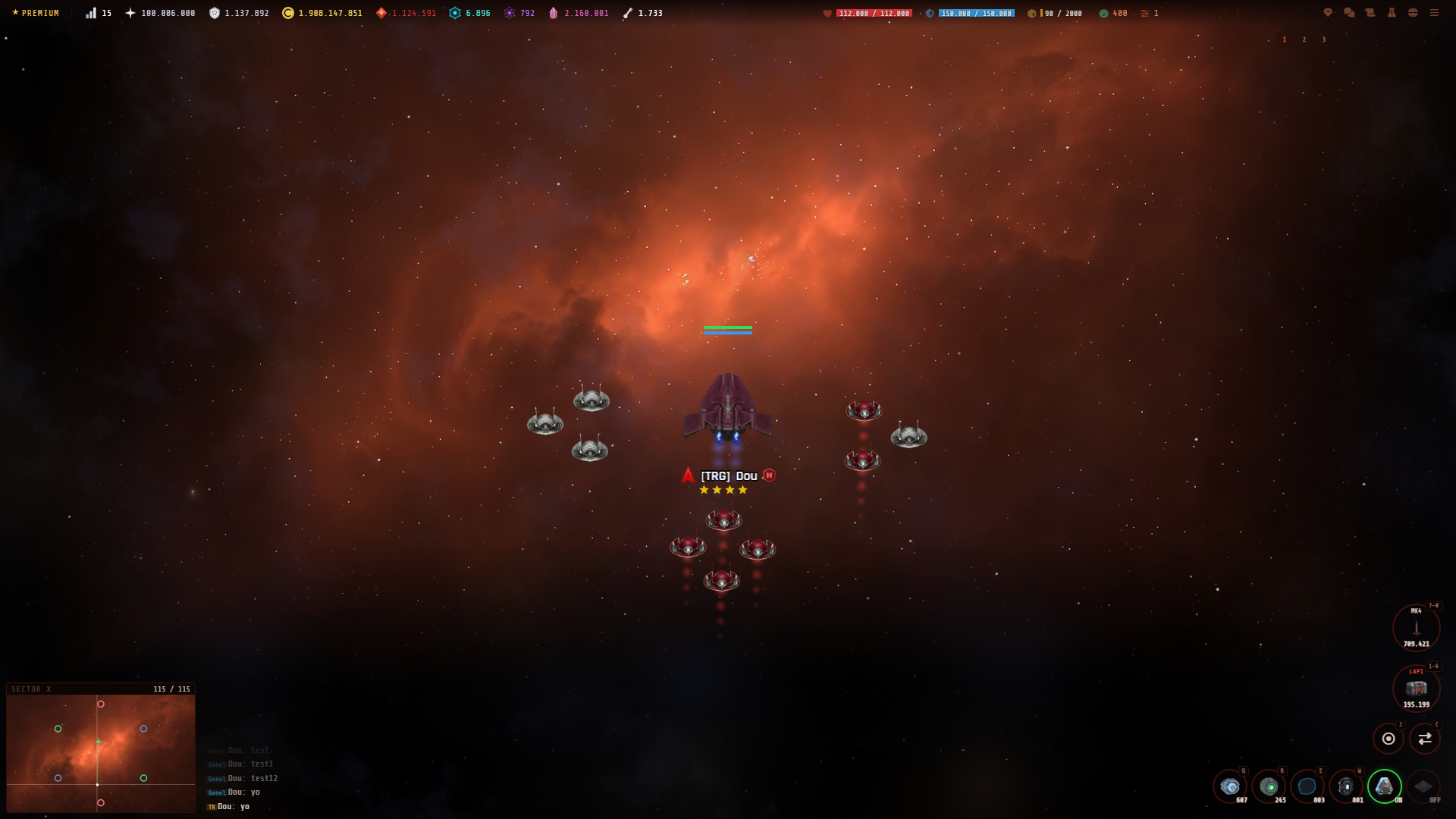
Task: Open the globe world map icon
Action: 1413,13
